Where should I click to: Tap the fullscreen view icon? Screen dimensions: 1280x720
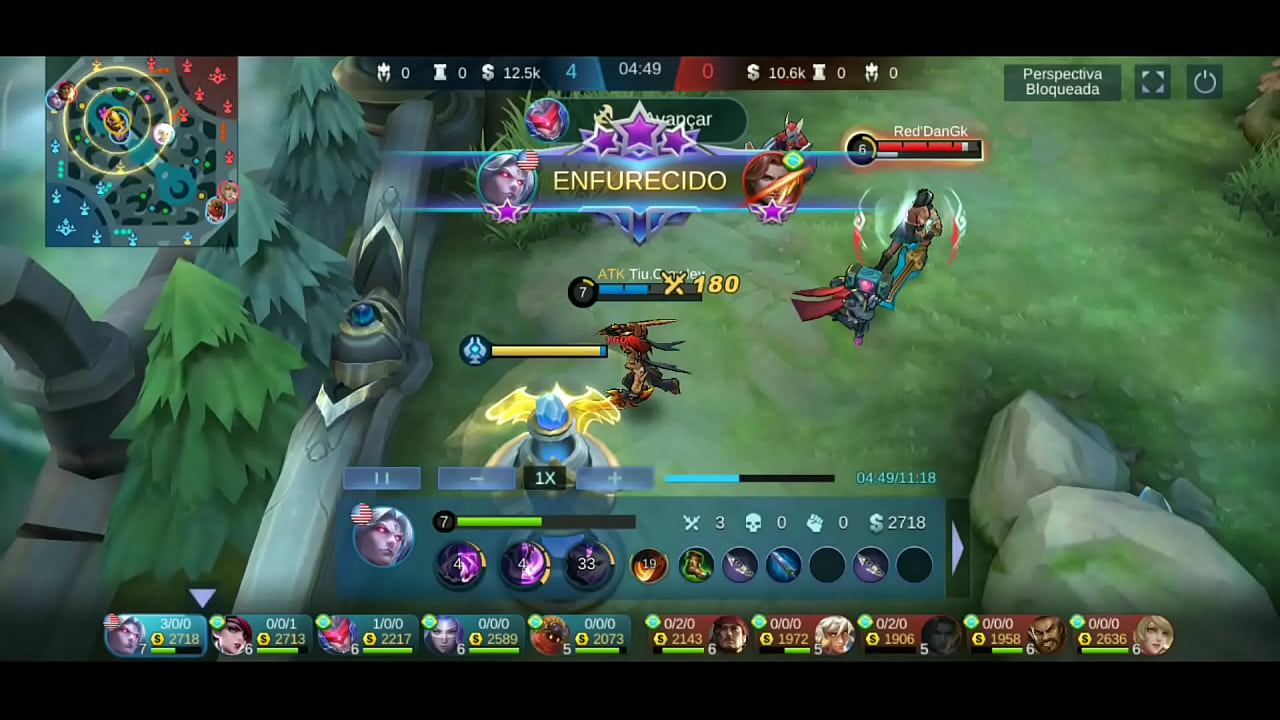pyautogui.click(x=1152, y=82)
